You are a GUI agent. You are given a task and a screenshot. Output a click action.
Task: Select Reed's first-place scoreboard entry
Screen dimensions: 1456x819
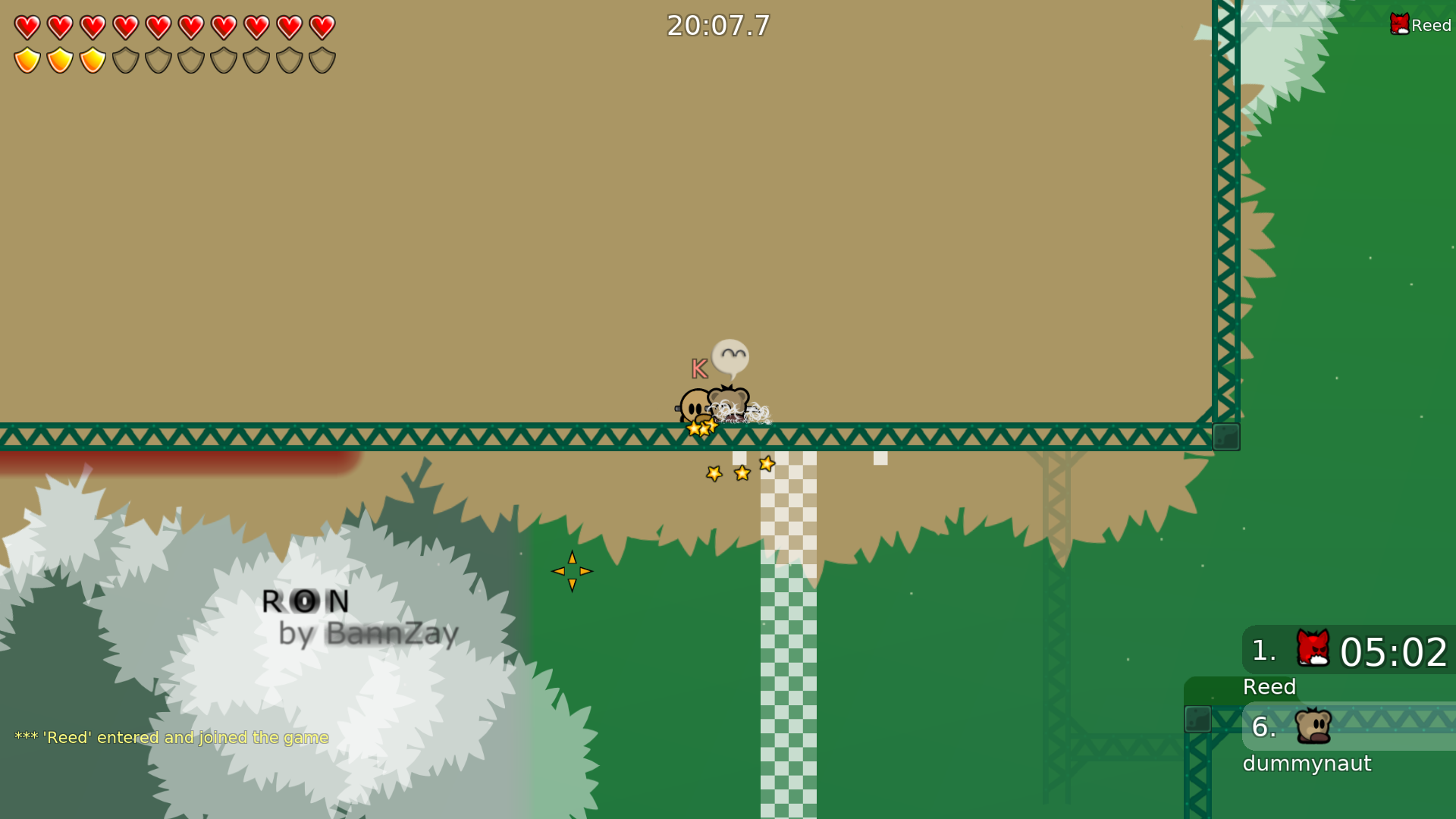pyautogui.click(x=1348, y=651)
